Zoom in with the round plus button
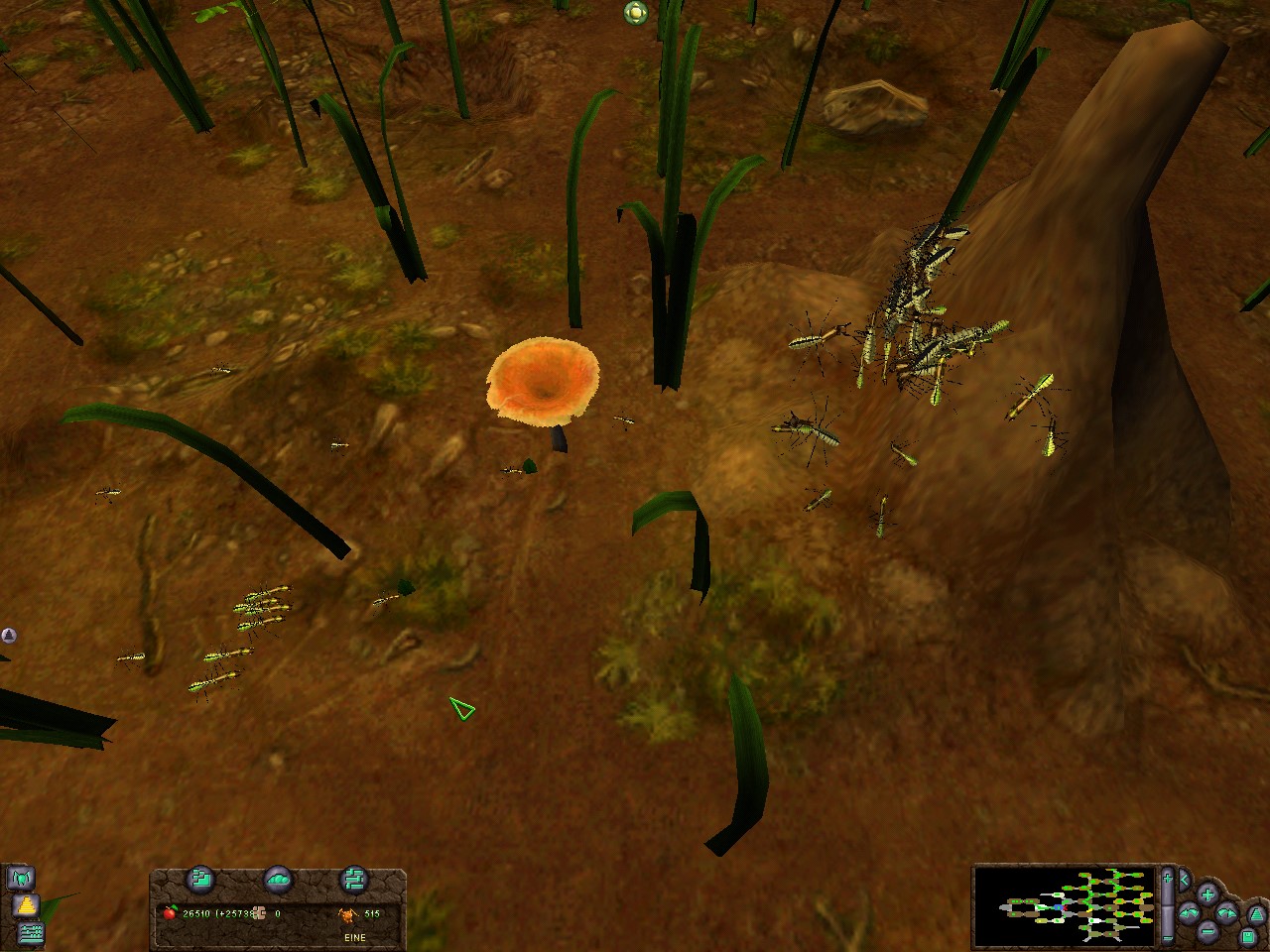Screen dimensions: 1270x952 coord(1207,893)
